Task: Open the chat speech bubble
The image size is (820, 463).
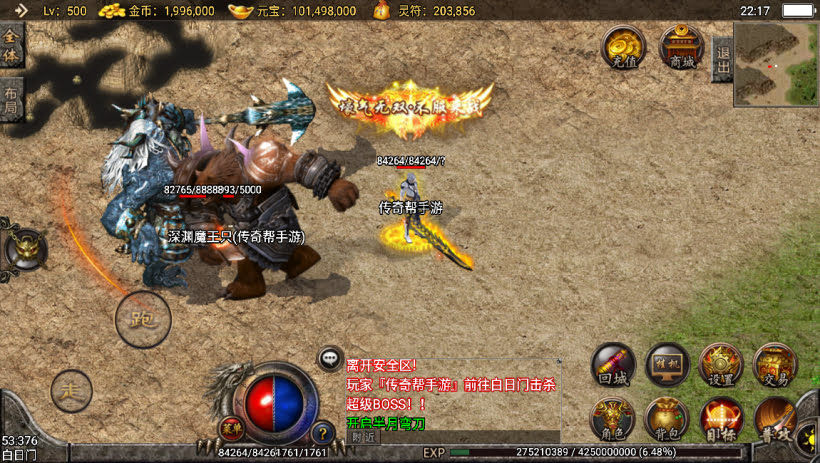Action: click(331, 359)
